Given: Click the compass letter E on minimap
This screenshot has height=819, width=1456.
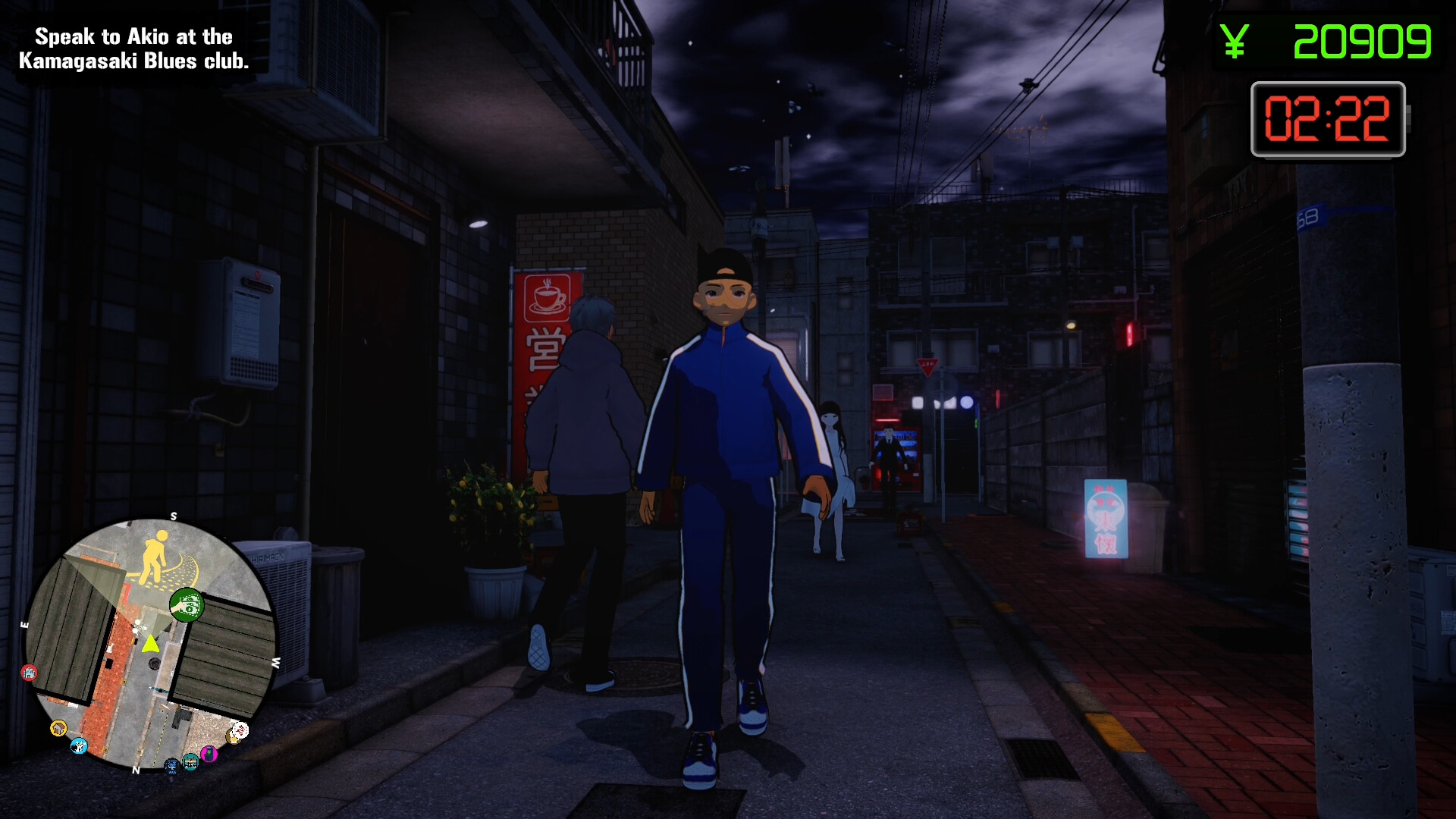Looking at the screenshot, I should (x=26, y=623).
